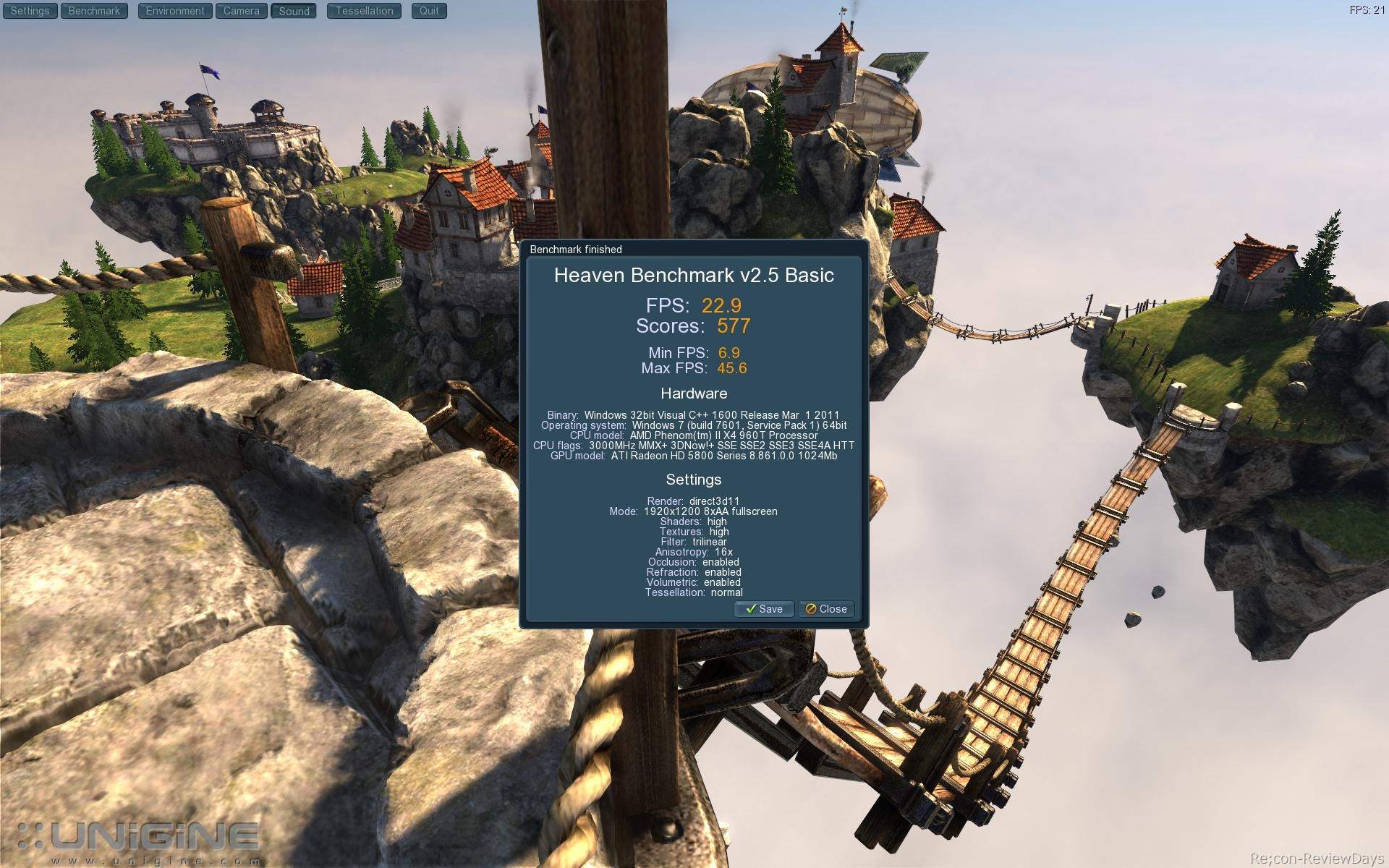
Task: Open the Settings menu
Action: point(30,11)
